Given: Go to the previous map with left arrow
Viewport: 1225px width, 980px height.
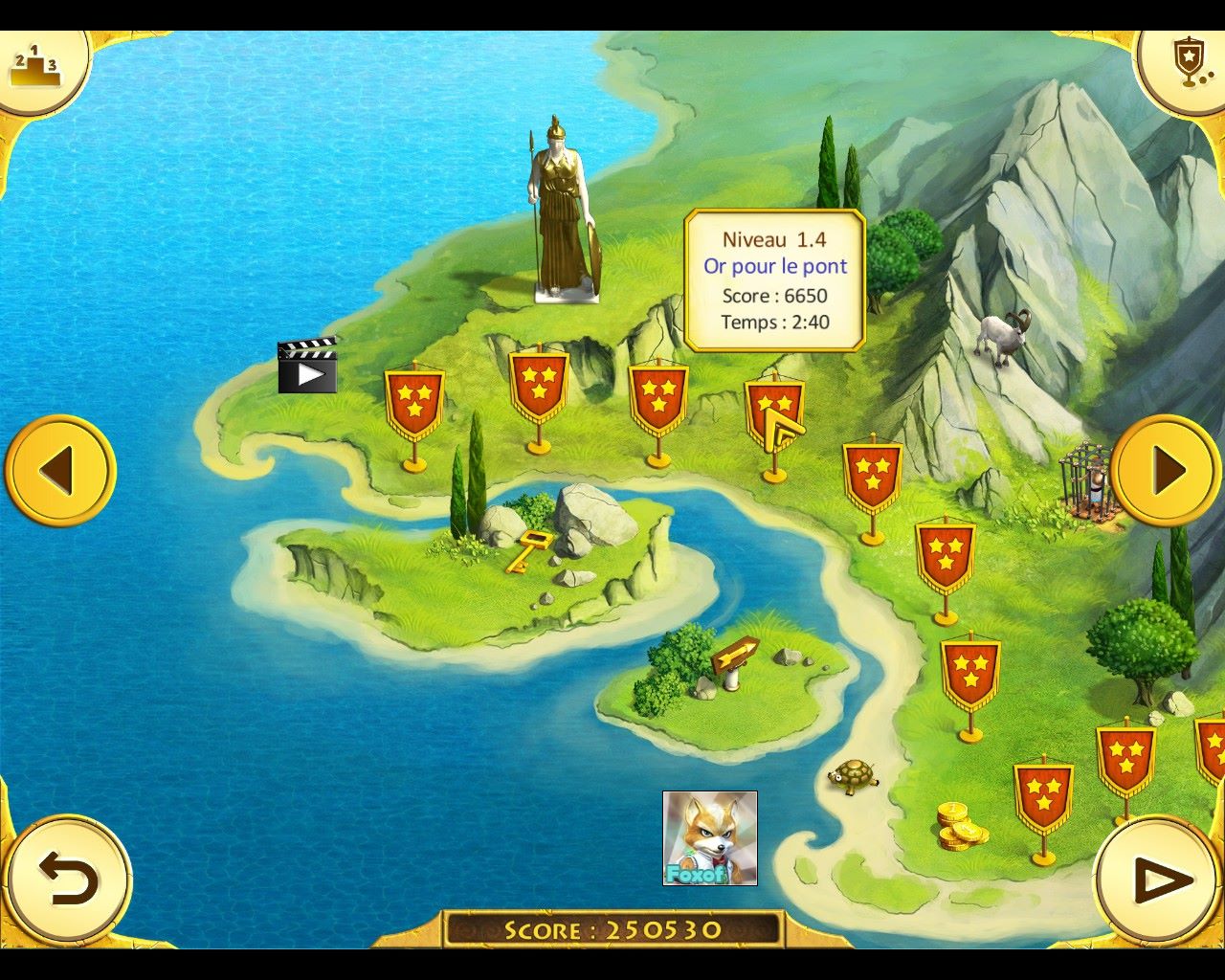Looking at the screenshot, I should click(x=59, y=471).
